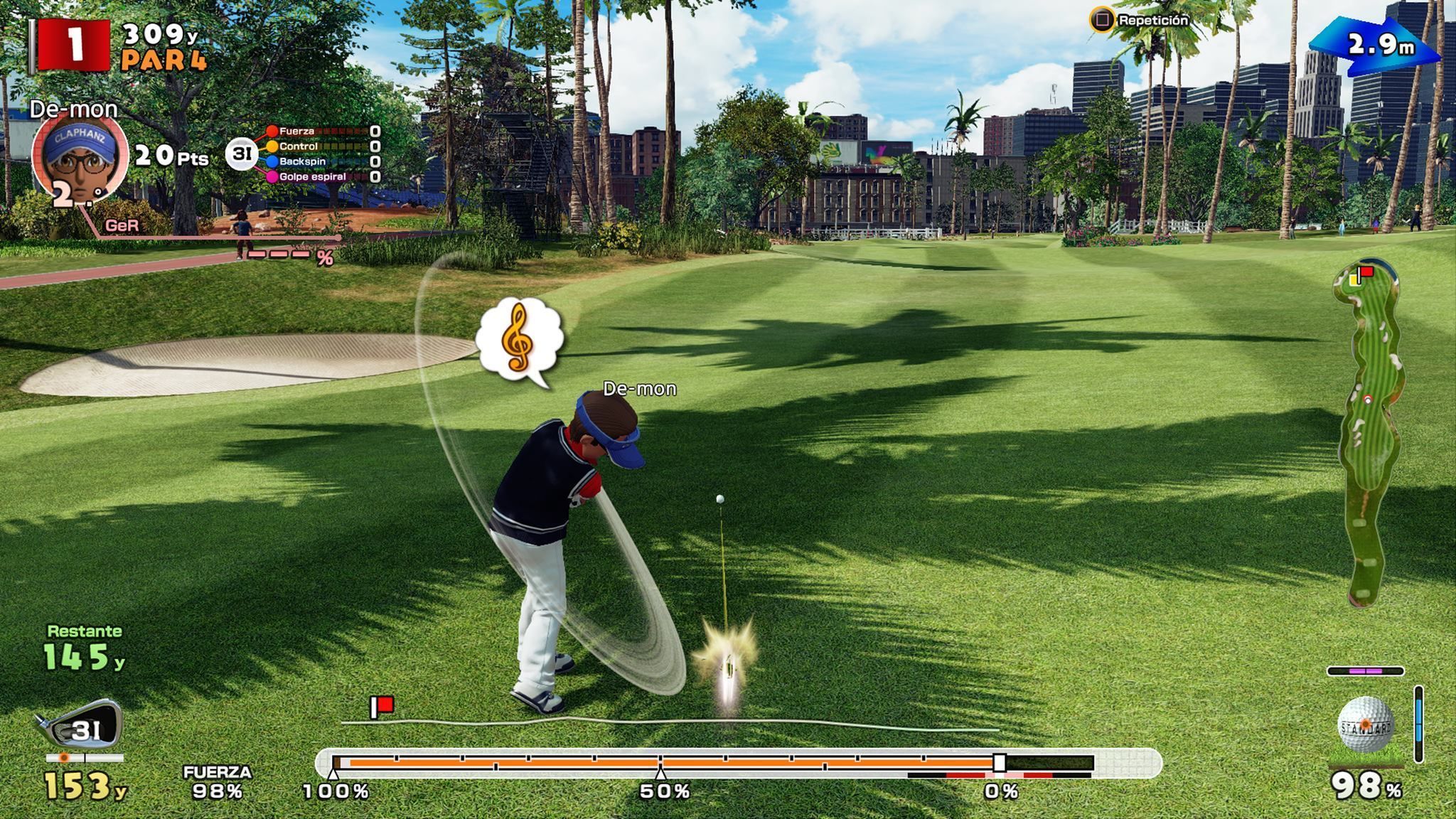Click the swing power gauge bar
This screenshot has width=1456, height=819.
[712, 763]
